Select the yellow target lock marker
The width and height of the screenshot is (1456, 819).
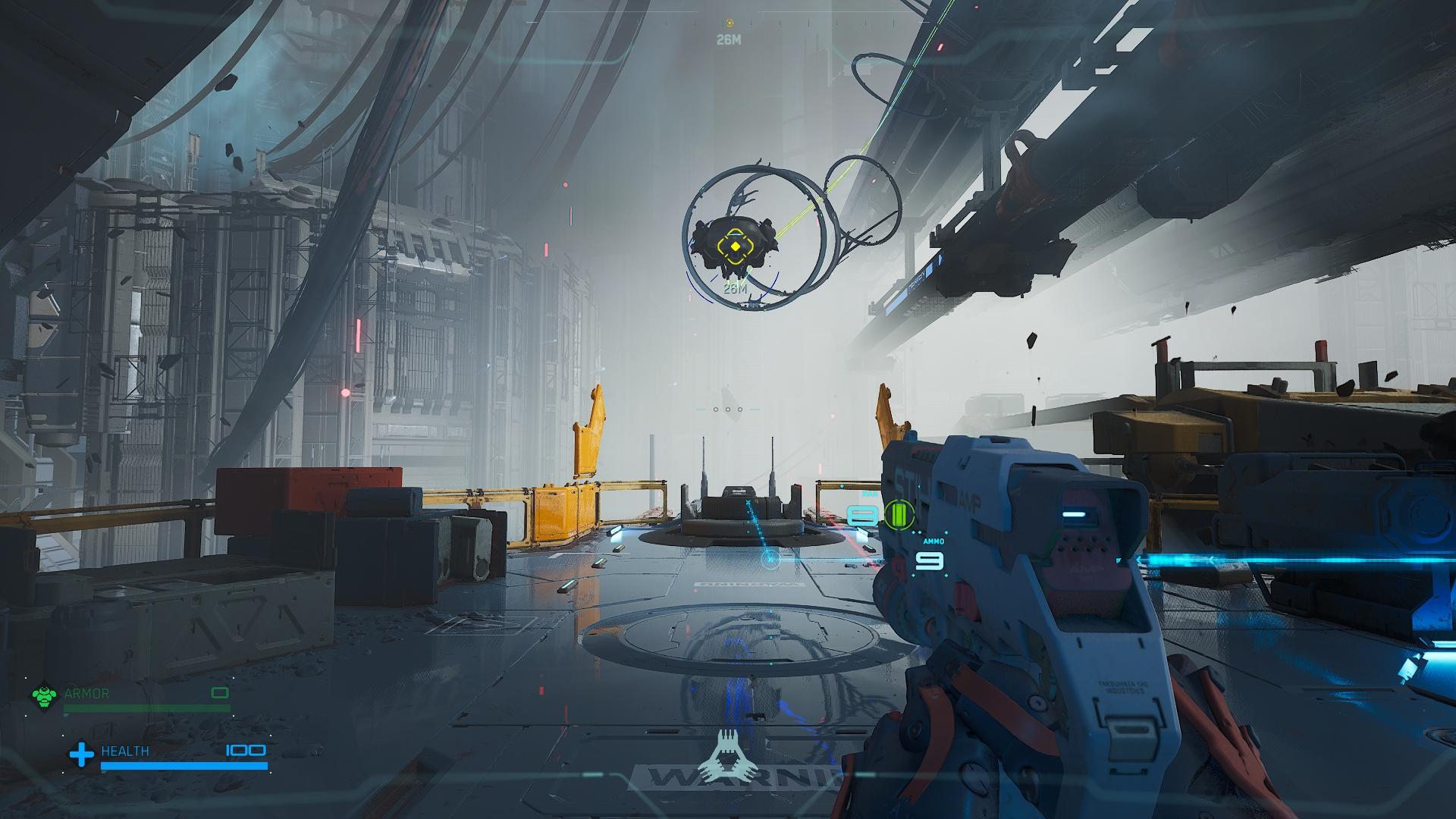point(735,246)
